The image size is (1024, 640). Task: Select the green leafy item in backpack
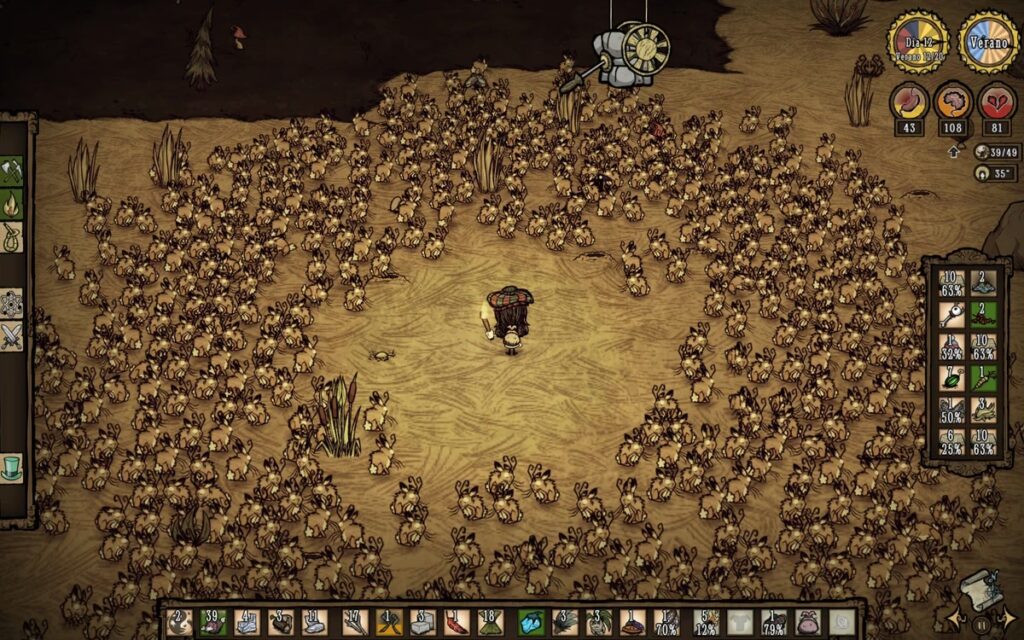pyautogui.click(x=951, y=378)
